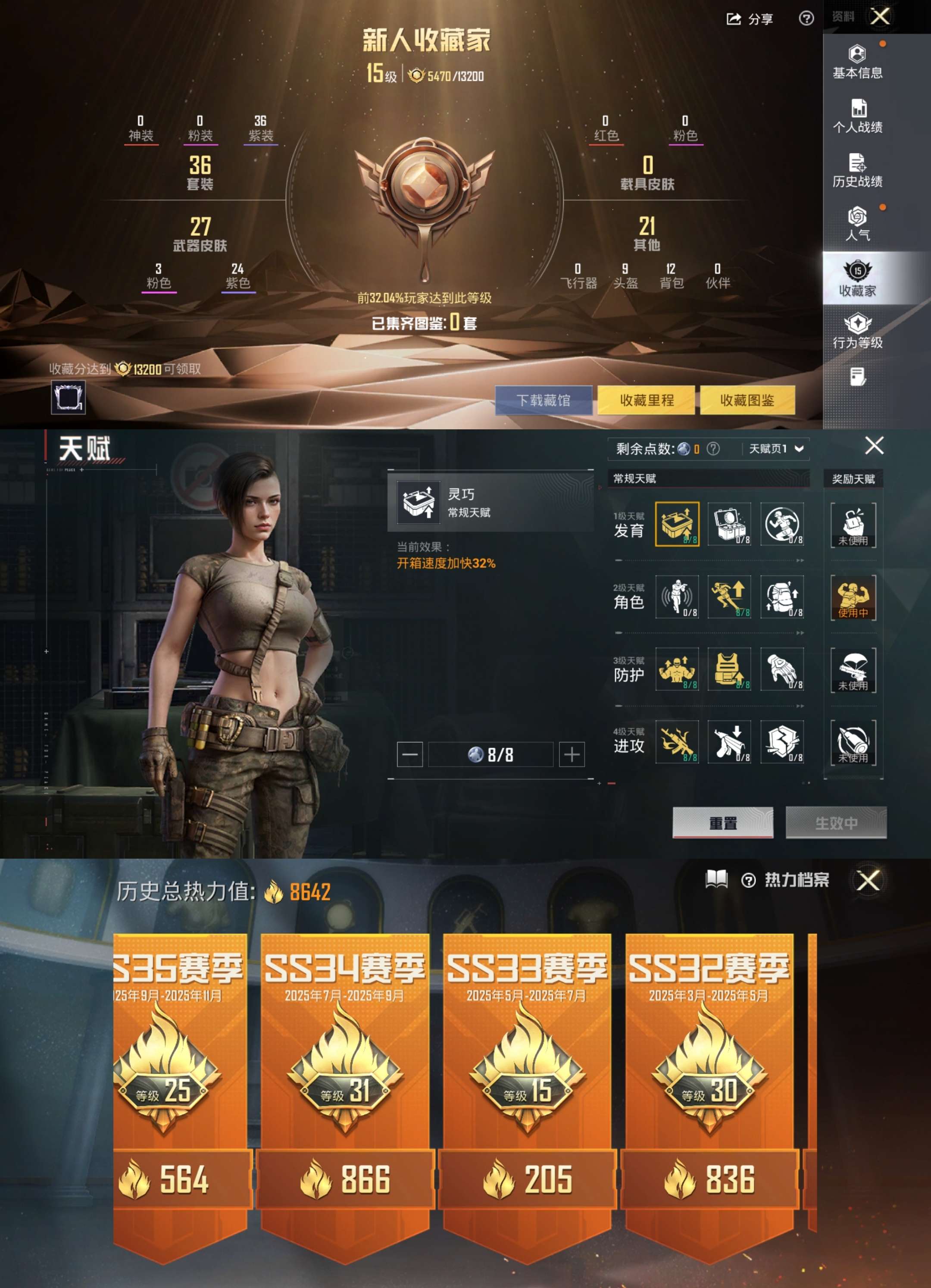Click the 下载藏馆 button

point(543,400)
